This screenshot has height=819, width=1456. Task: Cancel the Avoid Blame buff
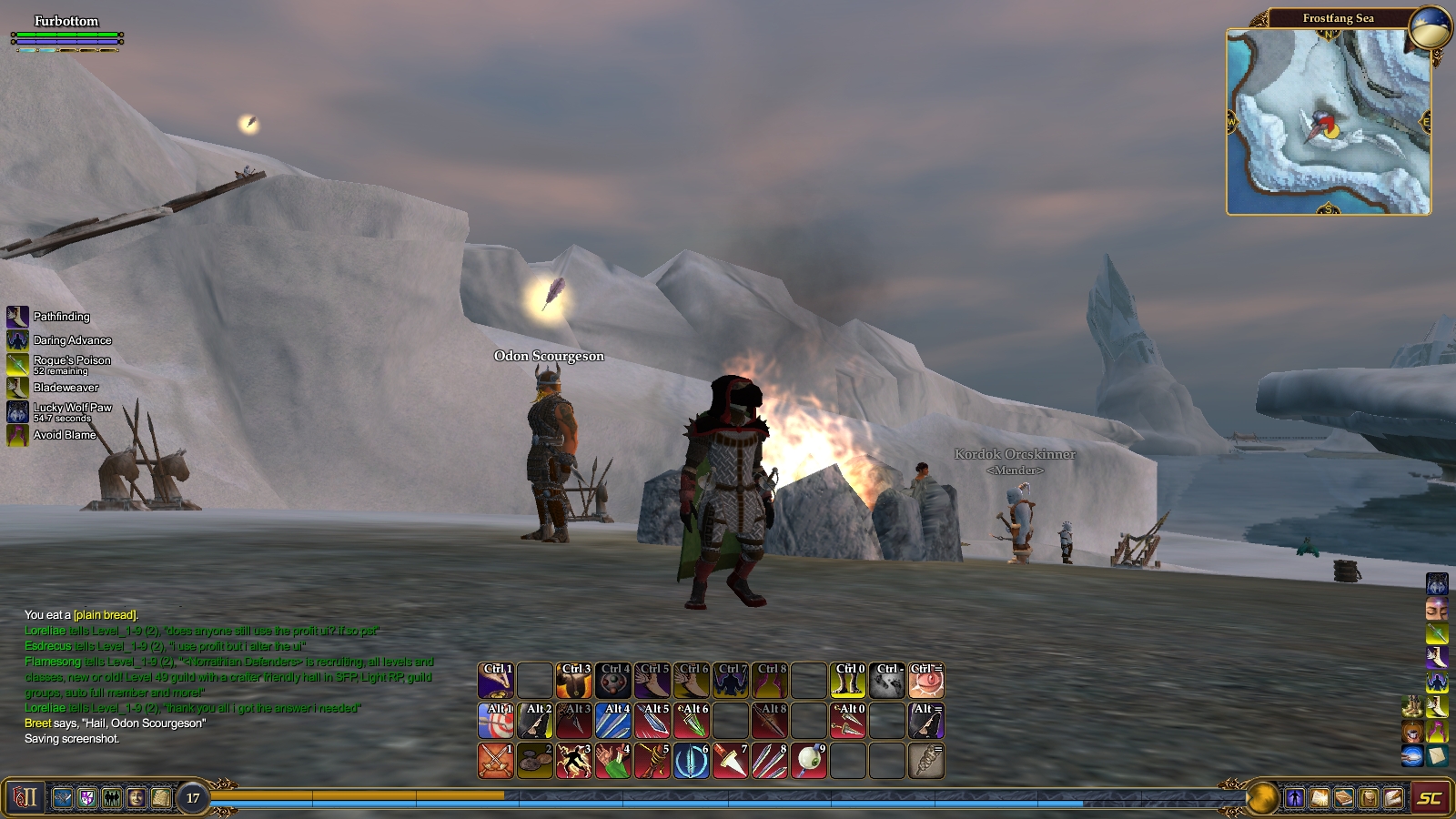tap(15, 435)
